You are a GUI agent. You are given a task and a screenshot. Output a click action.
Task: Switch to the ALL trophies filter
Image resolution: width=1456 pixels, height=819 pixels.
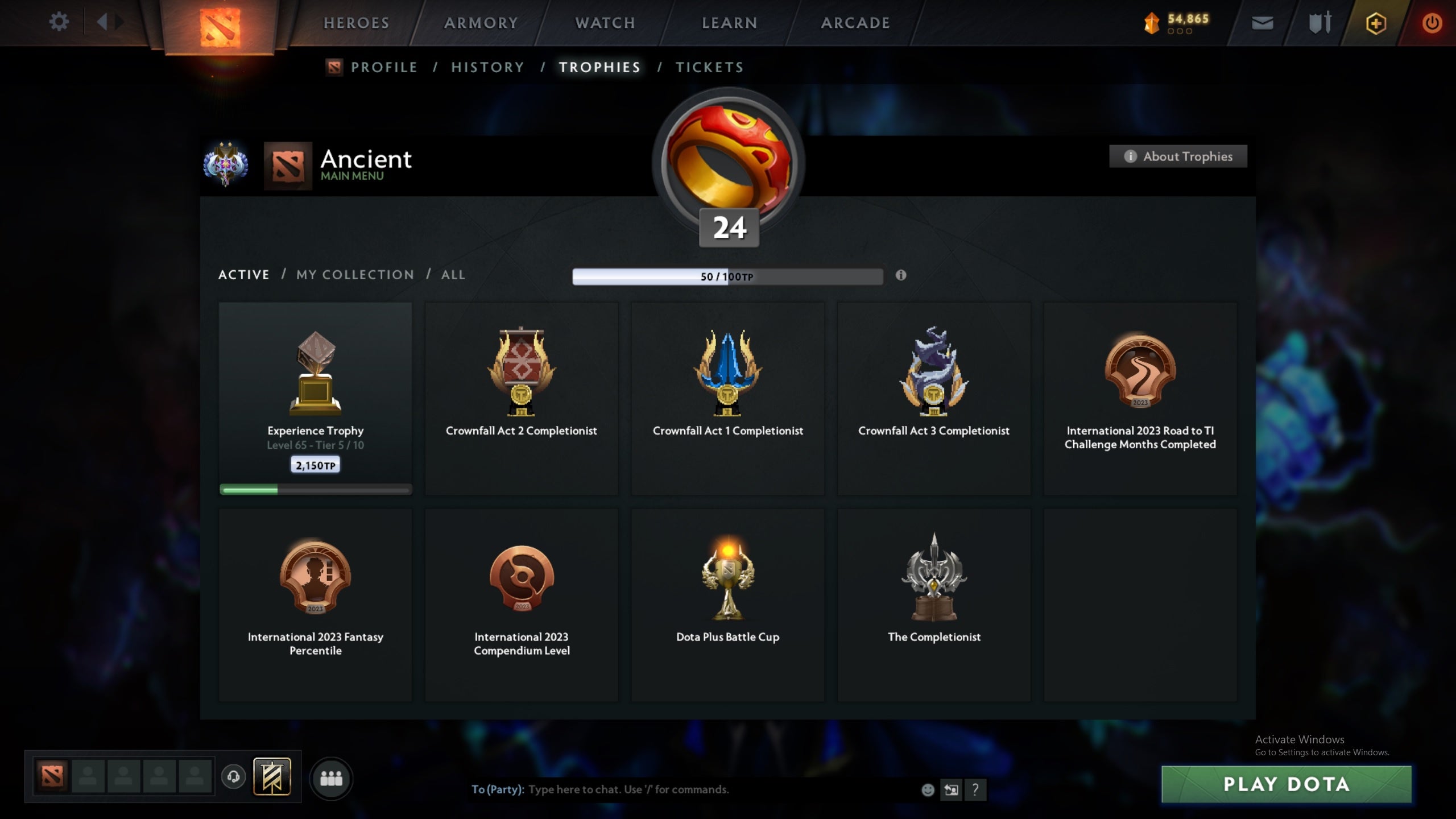[x=453, y=275]
